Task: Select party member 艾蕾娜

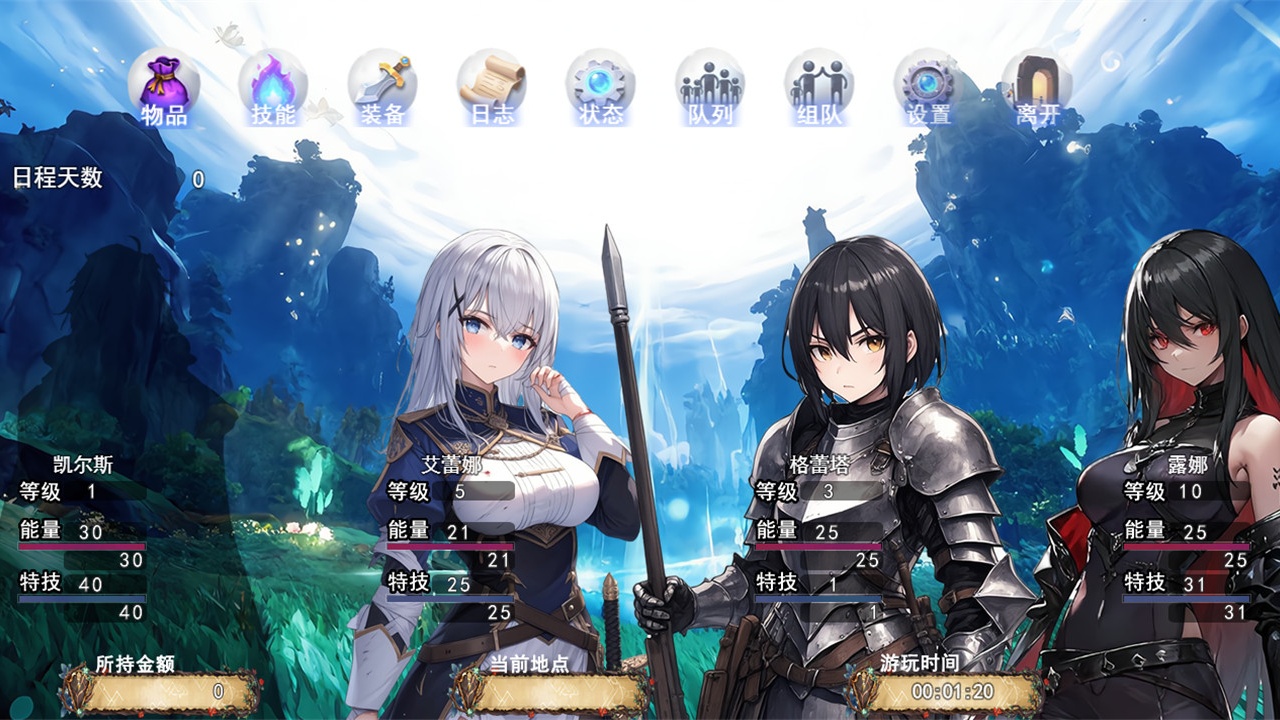Action: [x=451, y=464]
